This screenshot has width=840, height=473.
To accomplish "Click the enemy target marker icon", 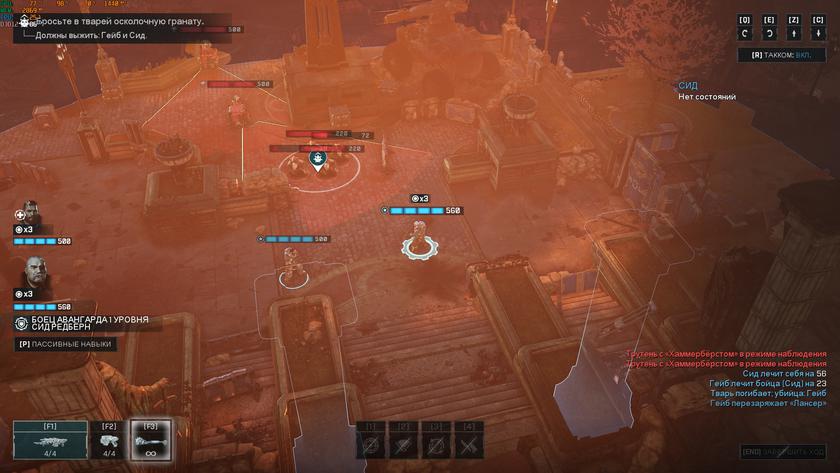I will 318,158.
